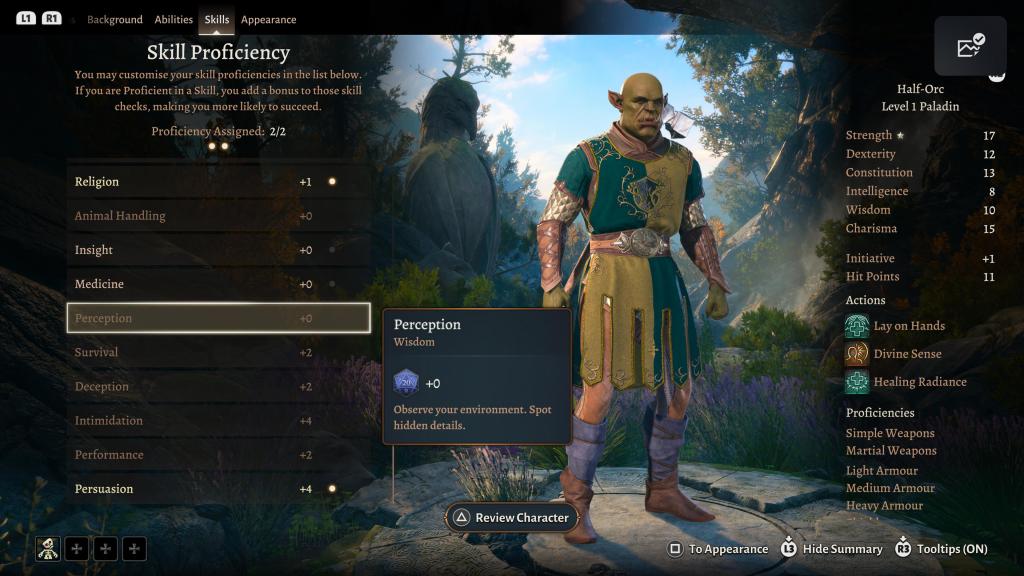Open the Abilities tab

(174, 20)
